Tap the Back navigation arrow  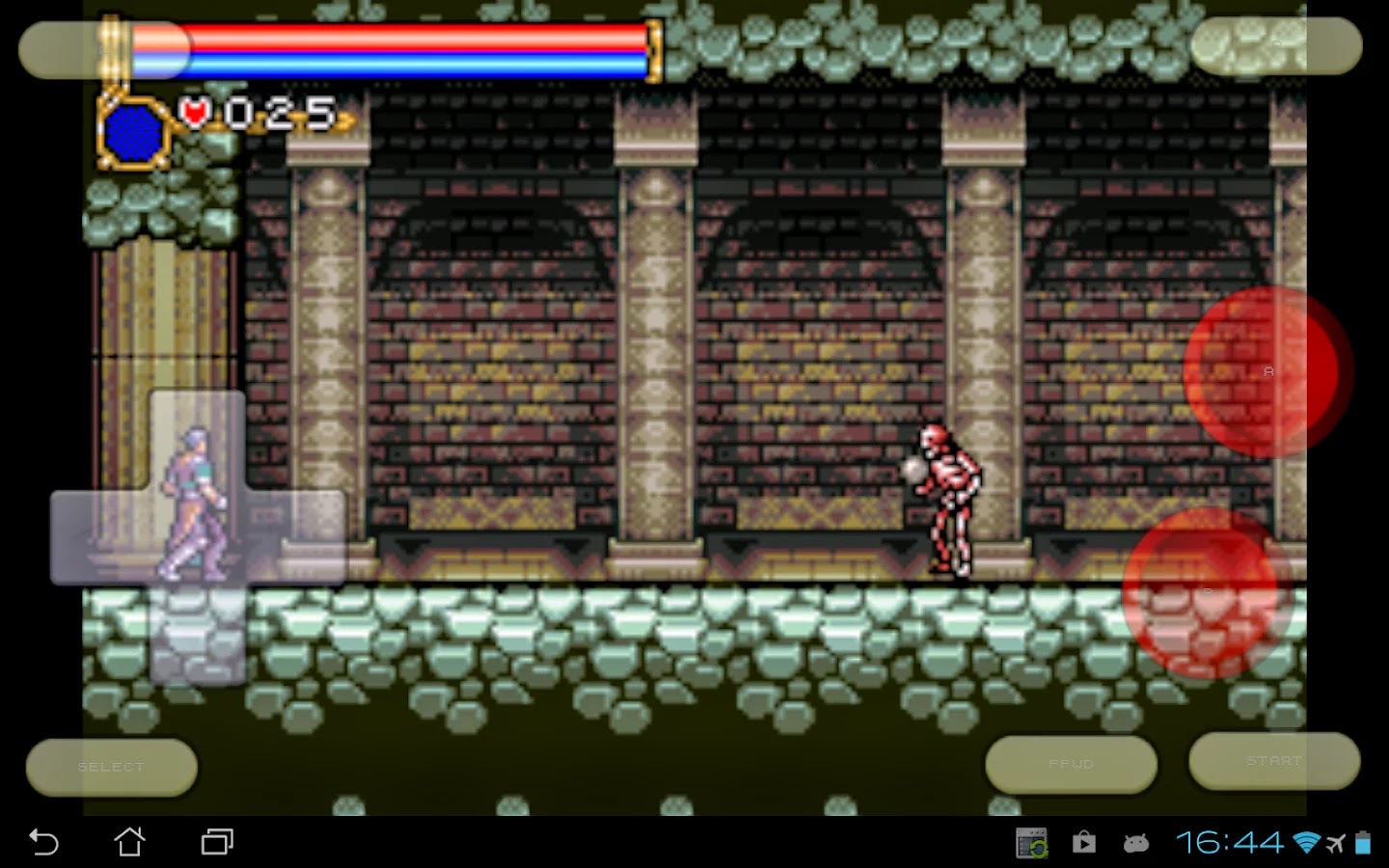42,842
